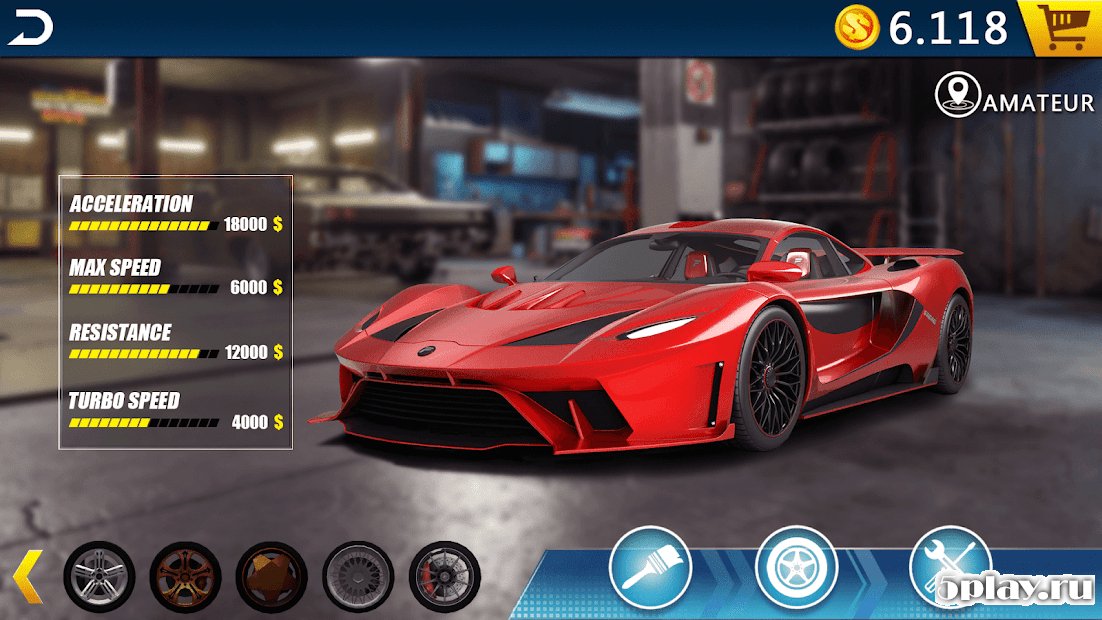The image size is (1102, 620).
Task: Open the shopping cart store
Action: (x=1062, y=28)
